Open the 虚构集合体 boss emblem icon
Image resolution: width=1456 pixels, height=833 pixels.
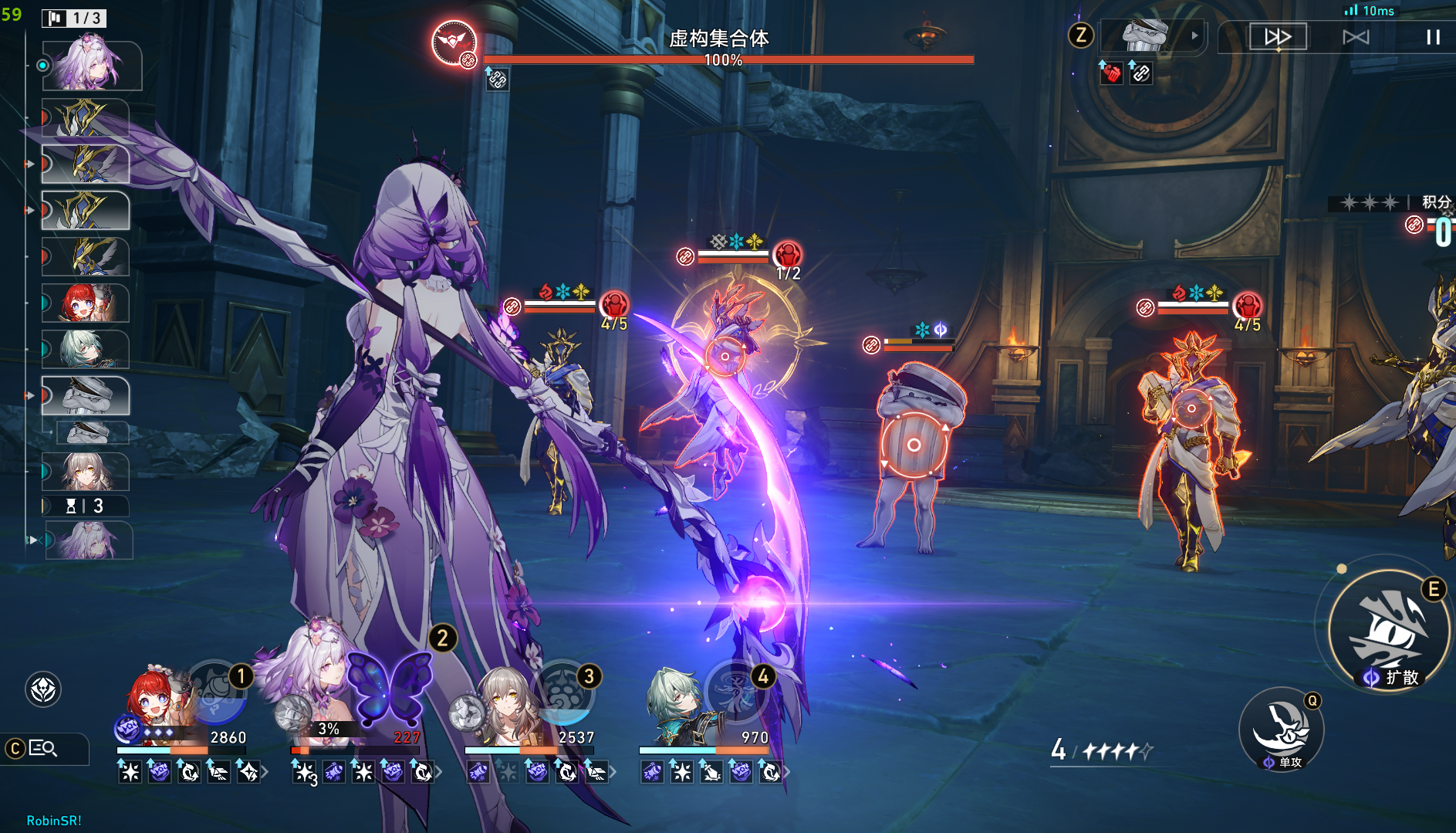454,42
